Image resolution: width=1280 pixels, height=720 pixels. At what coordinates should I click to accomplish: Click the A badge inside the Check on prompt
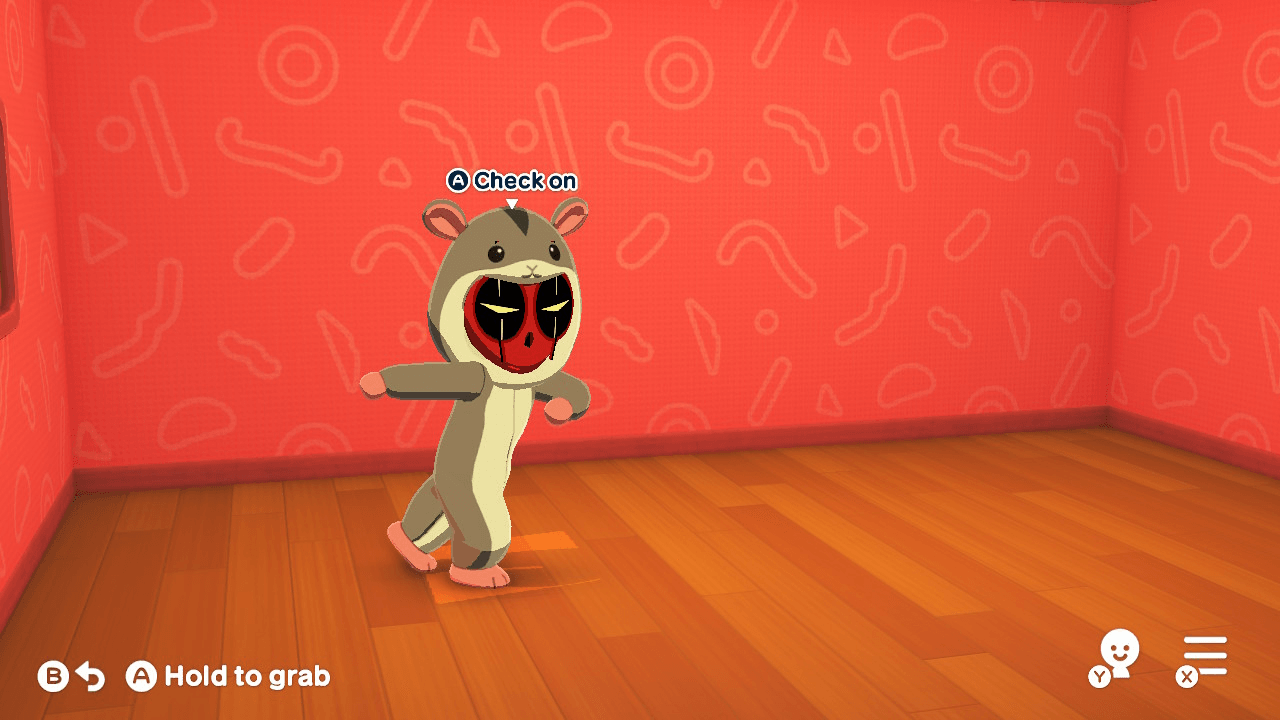[x=458, y=180]
